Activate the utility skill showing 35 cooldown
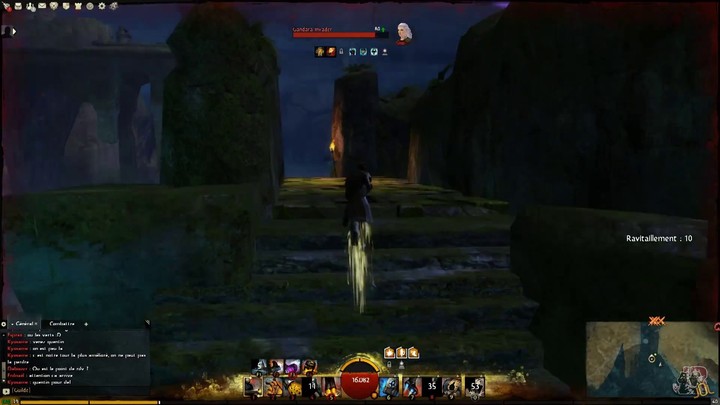This screenshot has height=405, width=720. [x=431, y=385]
